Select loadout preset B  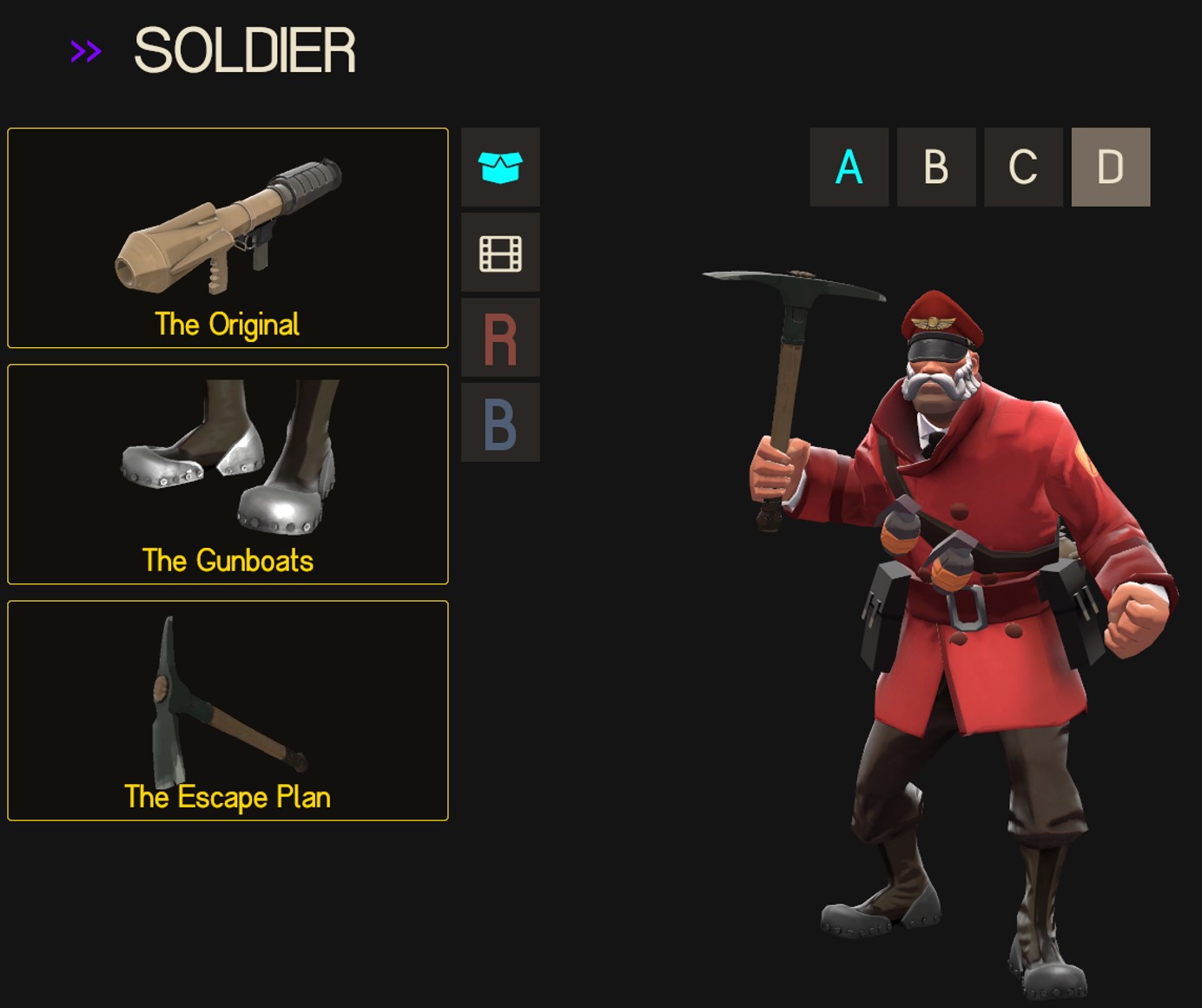pos(935,168)
